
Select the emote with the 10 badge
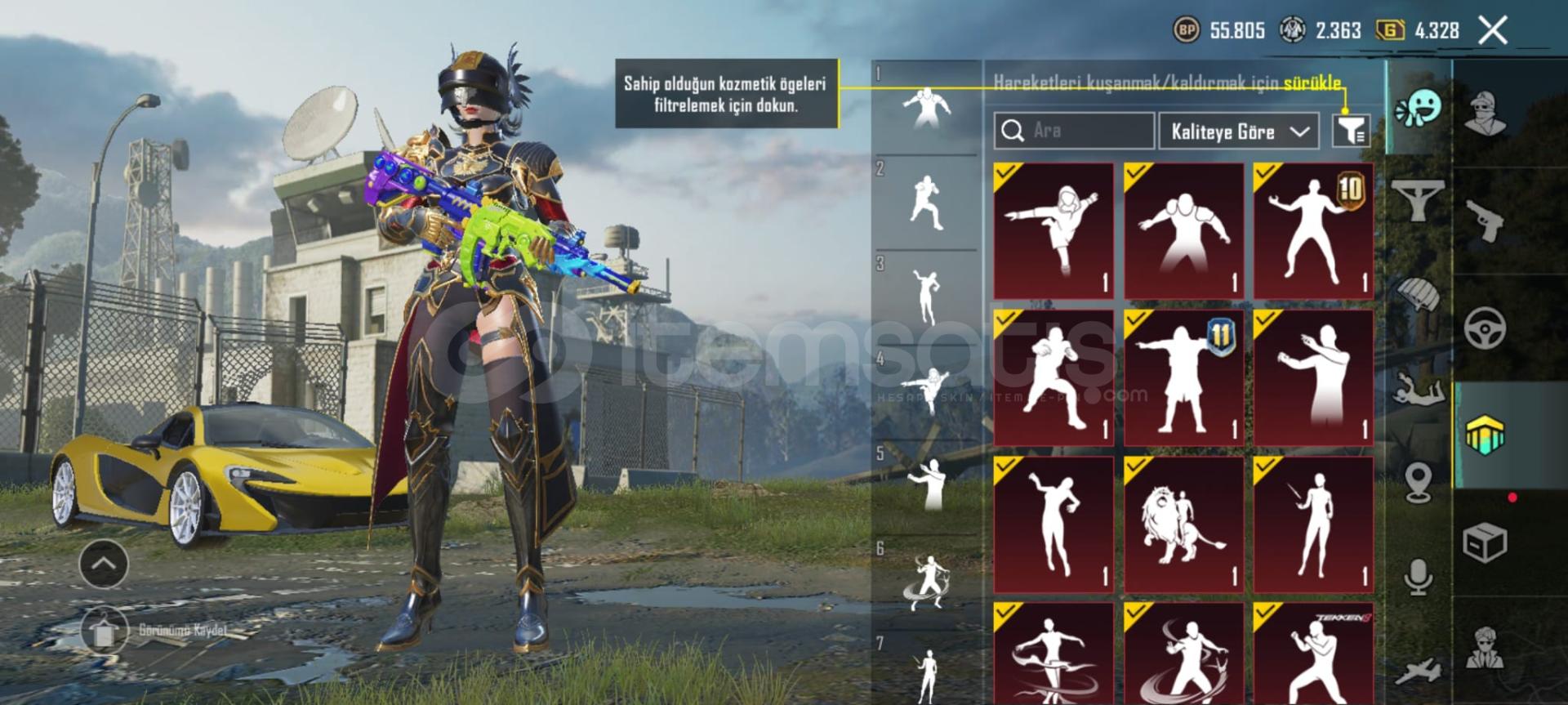(1313, 230)
